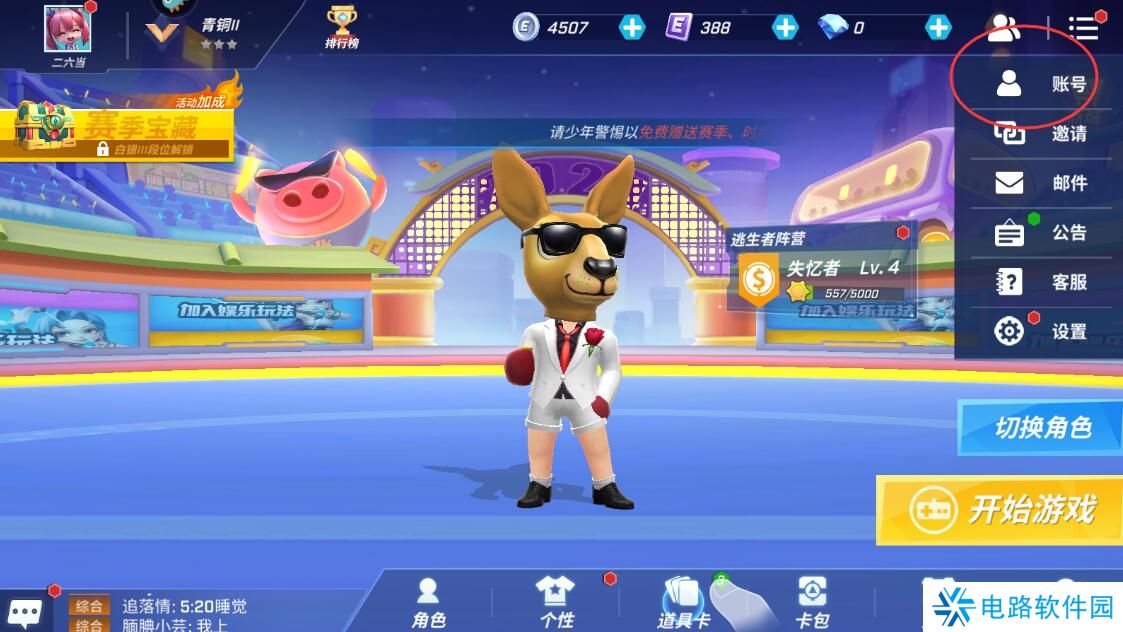Click the 切换角色 switch character button

click(1041, 428)
